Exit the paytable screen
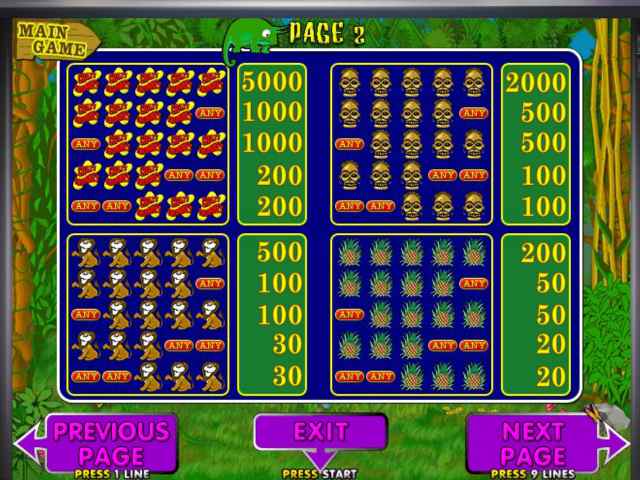The width and height of the screenshot is (640, 480). coord(320,433)
